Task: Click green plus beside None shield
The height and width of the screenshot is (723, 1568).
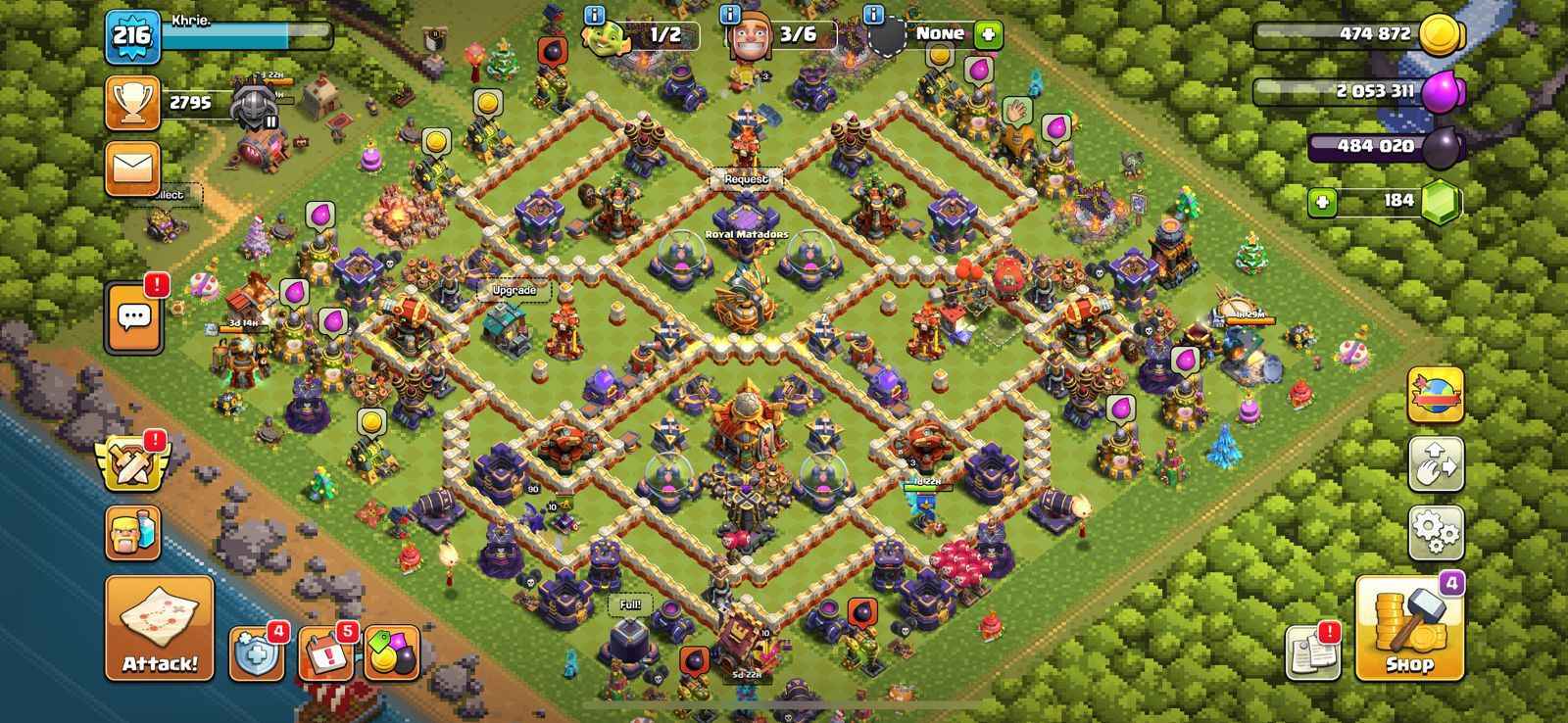Action: pyautogui.click(x=987, y=34)
